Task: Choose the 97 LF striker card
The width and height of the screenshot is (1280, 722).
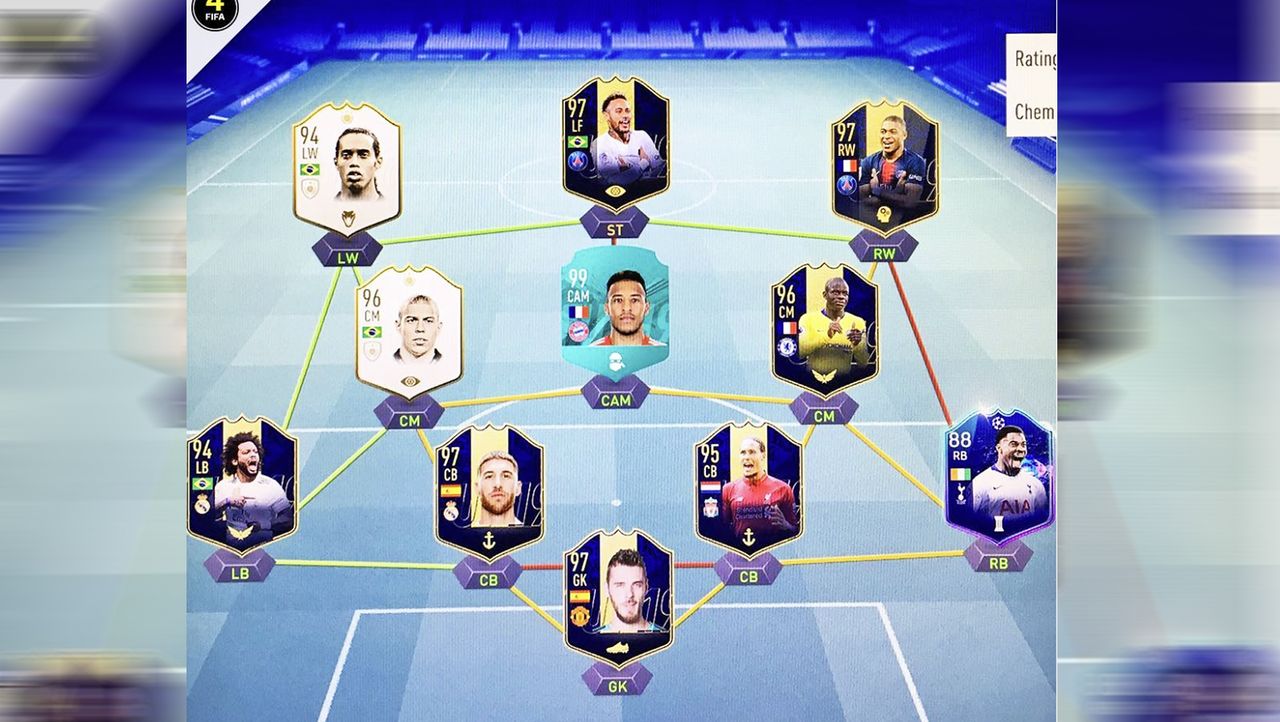Action: click(x=614, y=142)
